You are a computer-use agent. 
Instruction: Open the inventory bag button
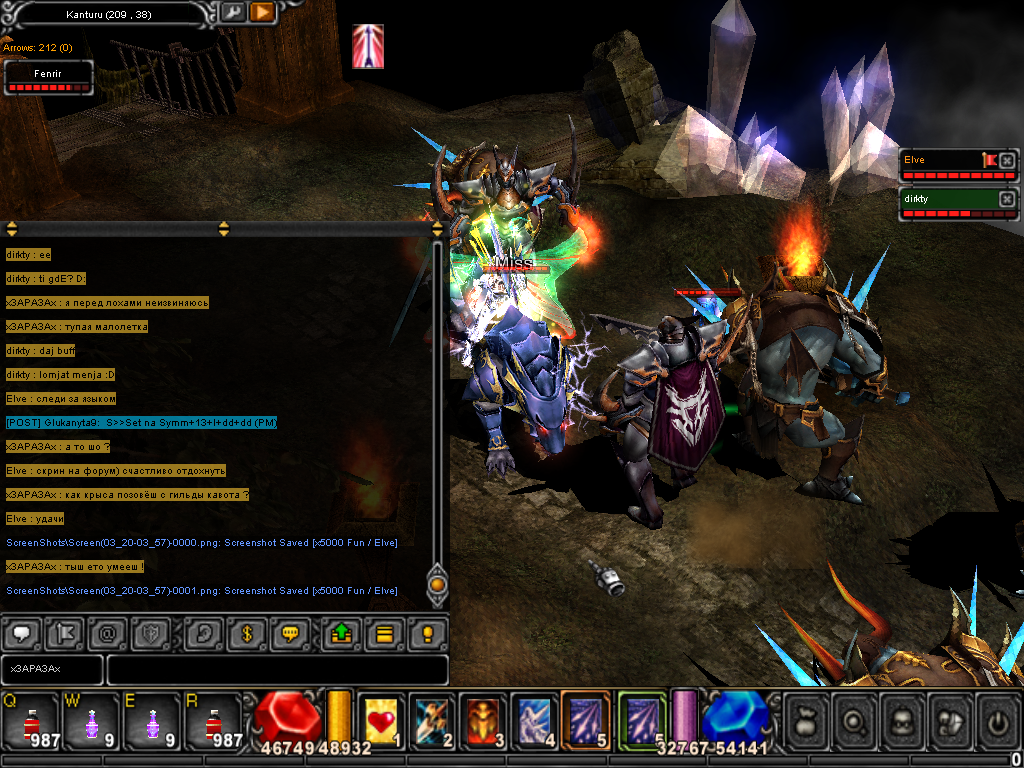point(806,720)
